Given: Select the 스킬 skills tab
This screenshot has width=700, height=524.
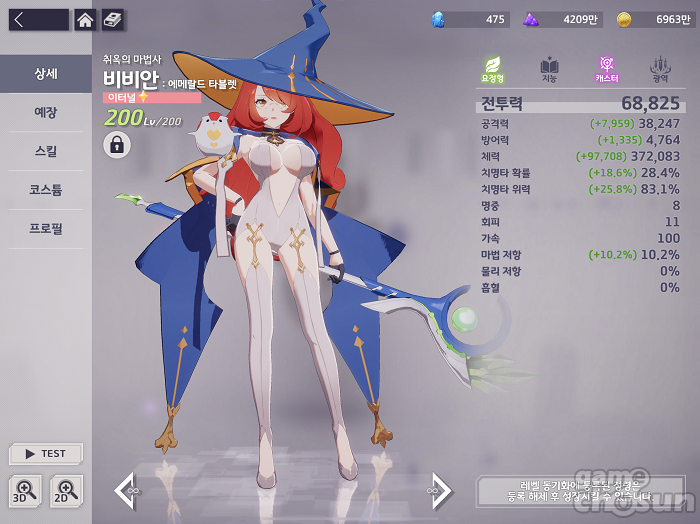Looking at the screenshot, I should (x=46, y=152).
